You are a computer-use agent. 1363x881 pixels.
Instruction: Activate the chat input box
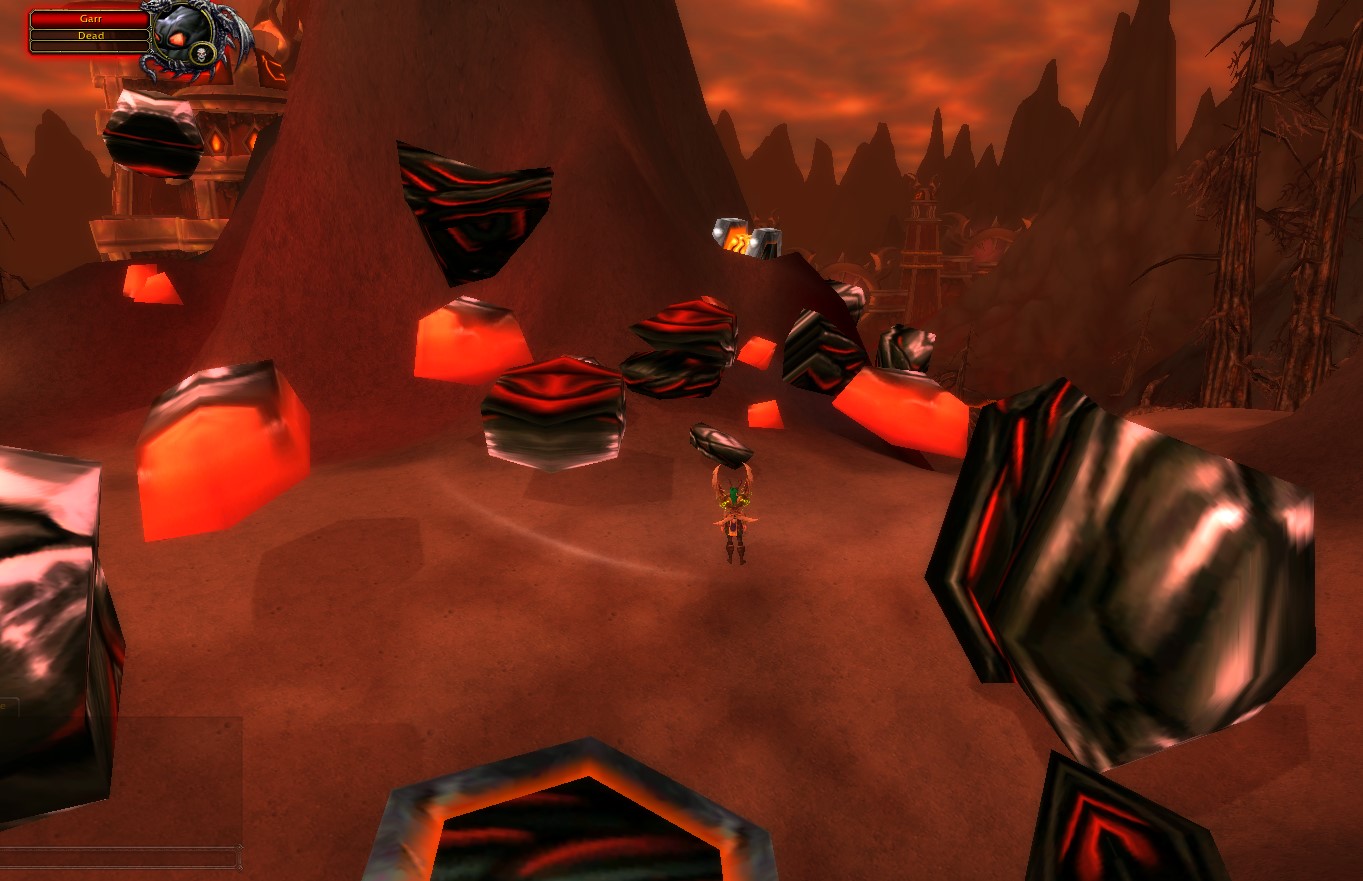tap(120, 857)
